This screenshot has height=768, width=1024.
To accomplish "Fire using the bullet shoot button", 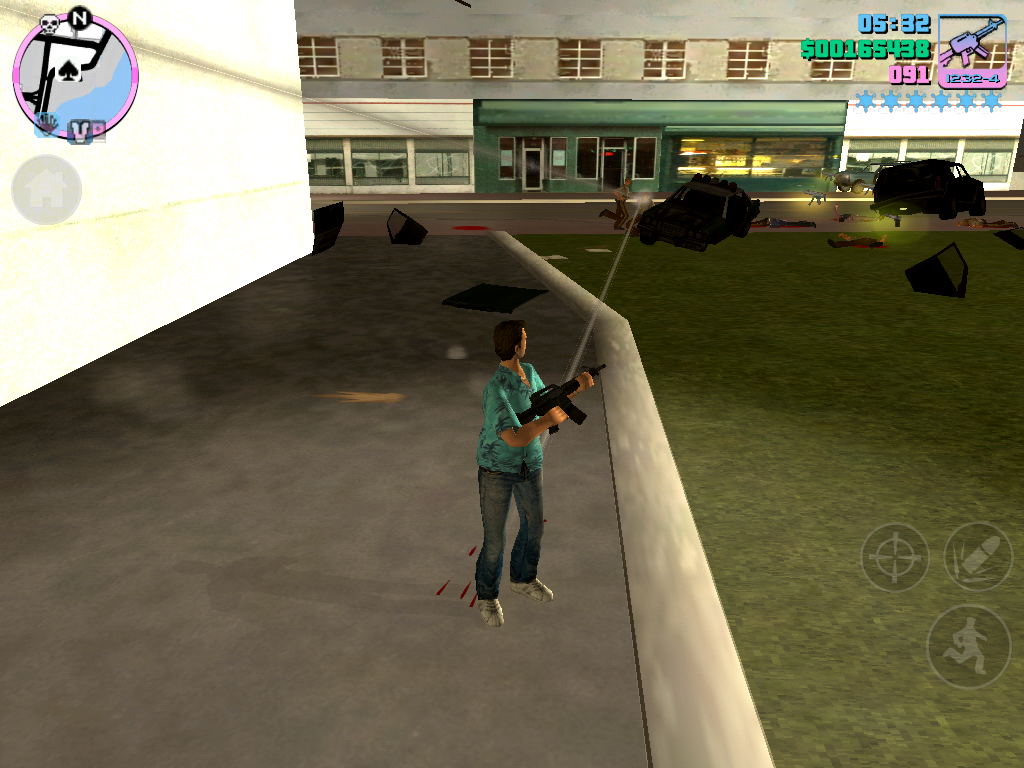I will tap(977, 557).
